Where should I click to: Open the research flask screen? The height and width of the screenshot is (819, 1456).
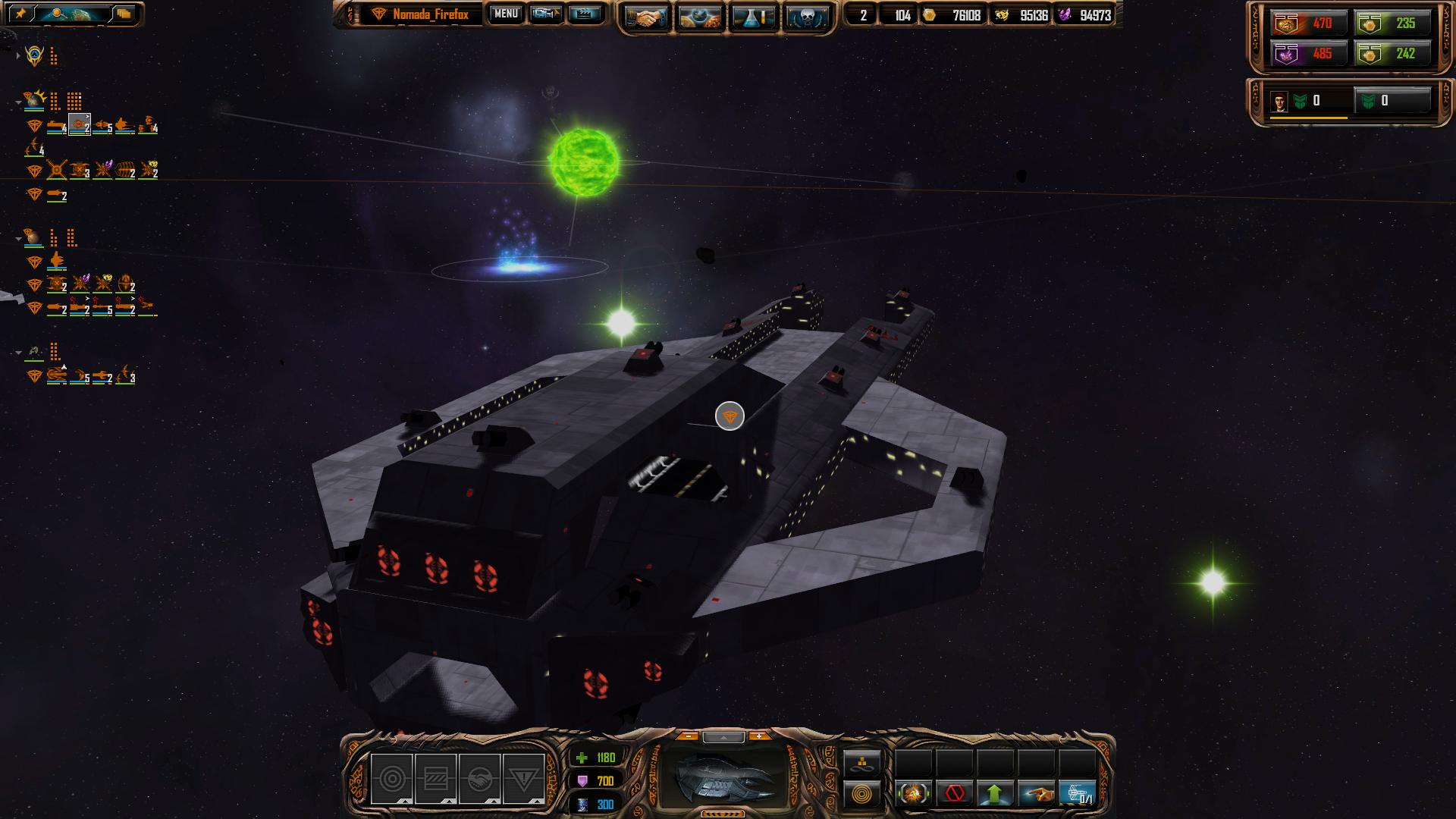pos(754,17)
